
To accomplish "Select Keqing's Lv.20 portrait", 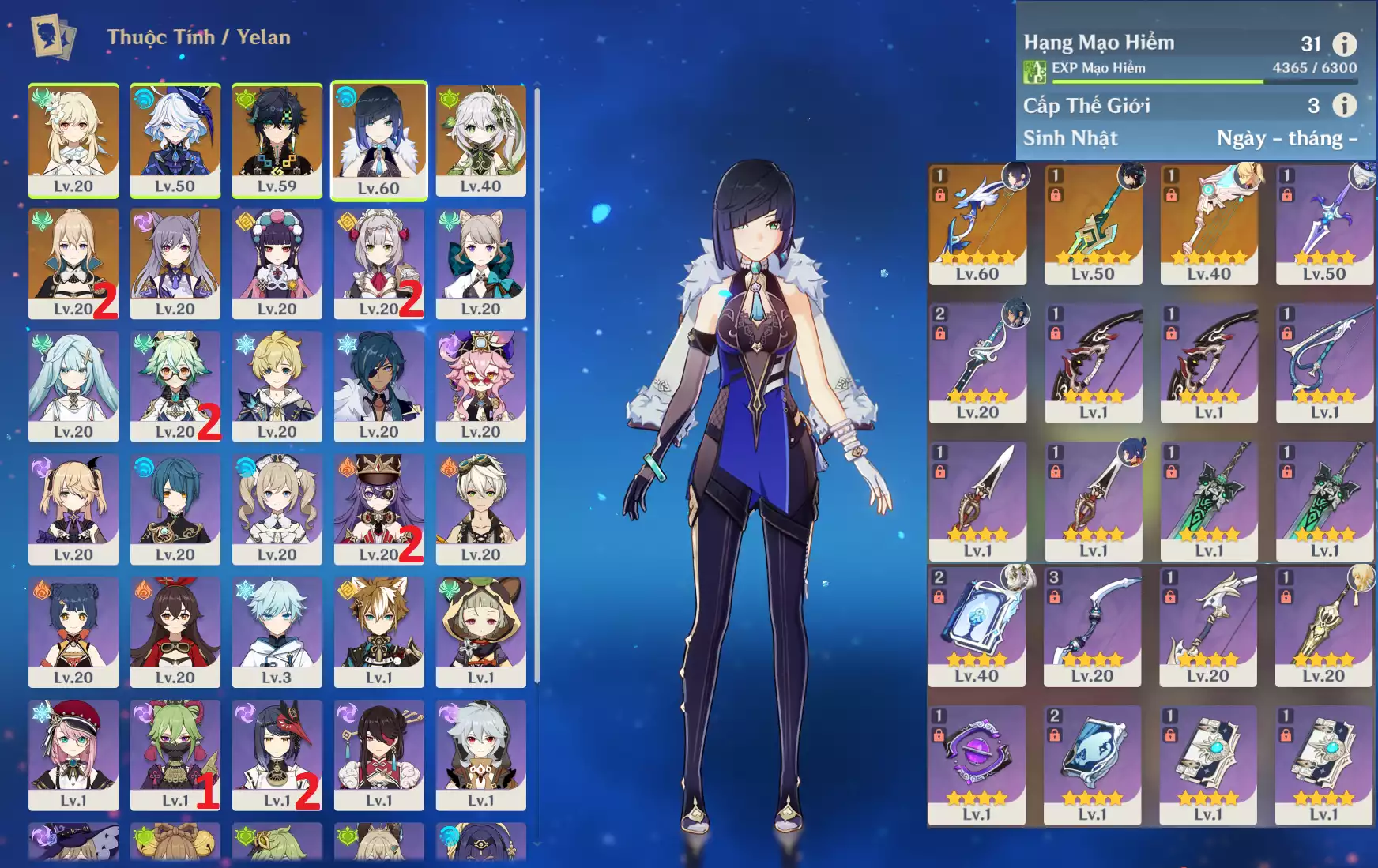I will [175, 262].
